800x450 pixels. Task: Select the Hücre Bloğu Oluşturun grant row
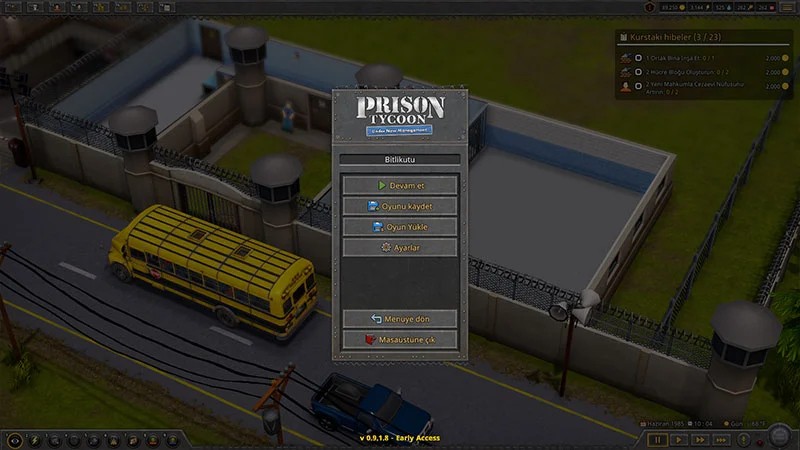(700, 72)
